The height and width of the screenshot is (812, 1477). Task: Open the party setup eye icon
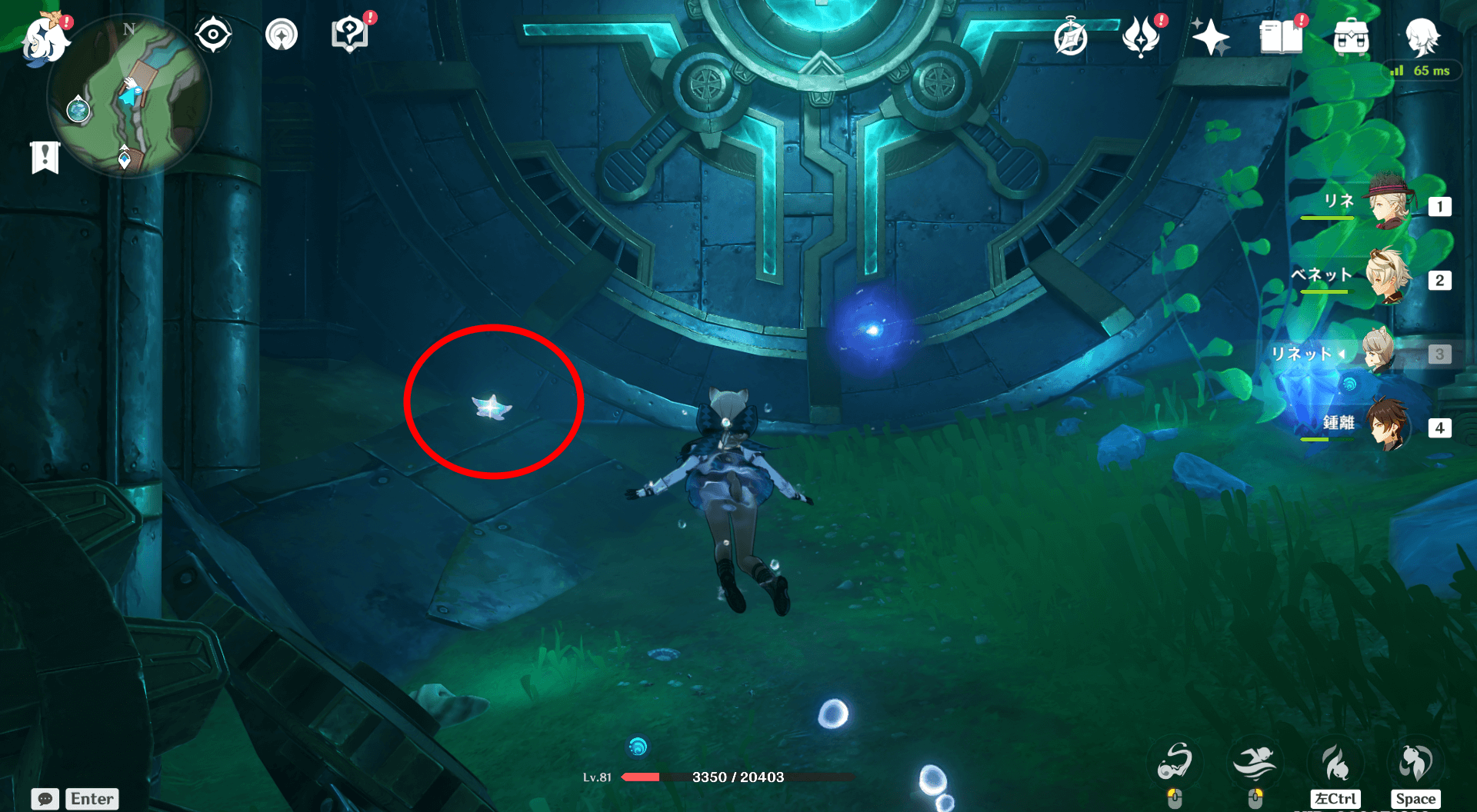(213, 33)
